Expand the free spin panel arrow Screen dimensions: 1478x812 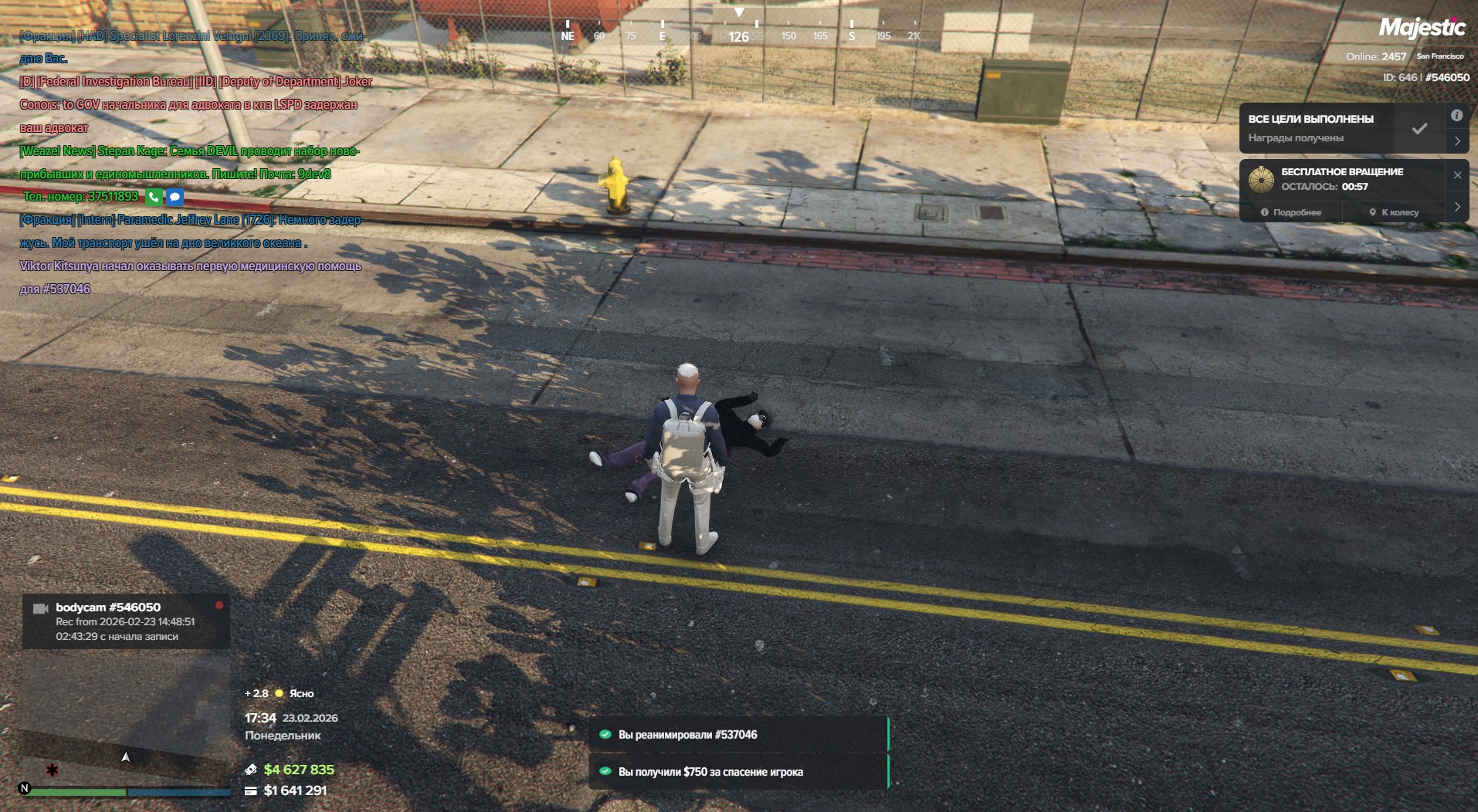pyautogui.click(x=1457, y=207)
